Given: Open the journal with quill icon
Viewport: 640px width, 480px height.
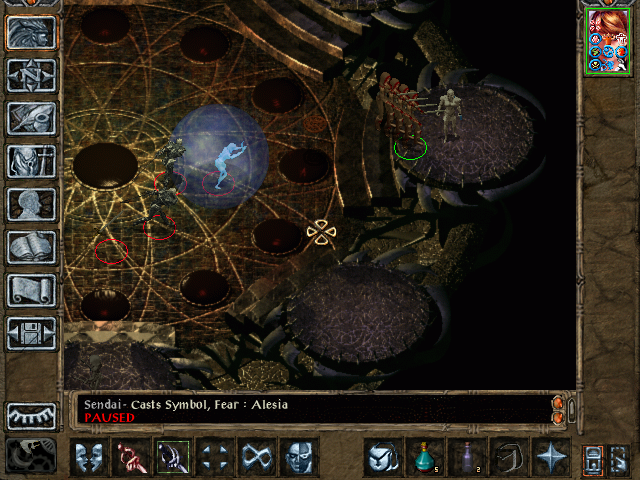Looking at the screenshot, I should coord(32,118).
